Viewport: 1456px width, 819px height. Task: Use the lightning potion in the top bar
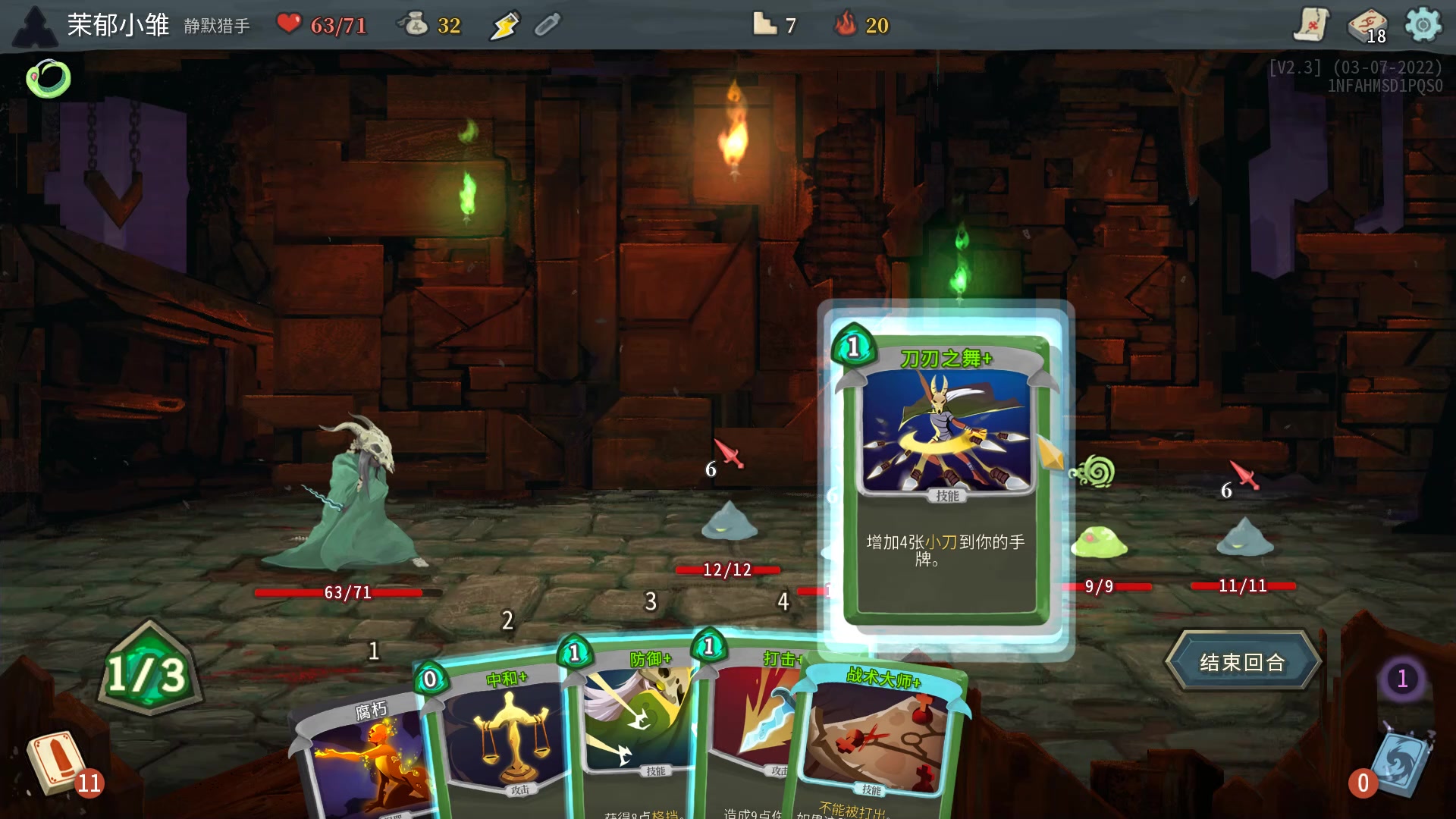[504, 26]
